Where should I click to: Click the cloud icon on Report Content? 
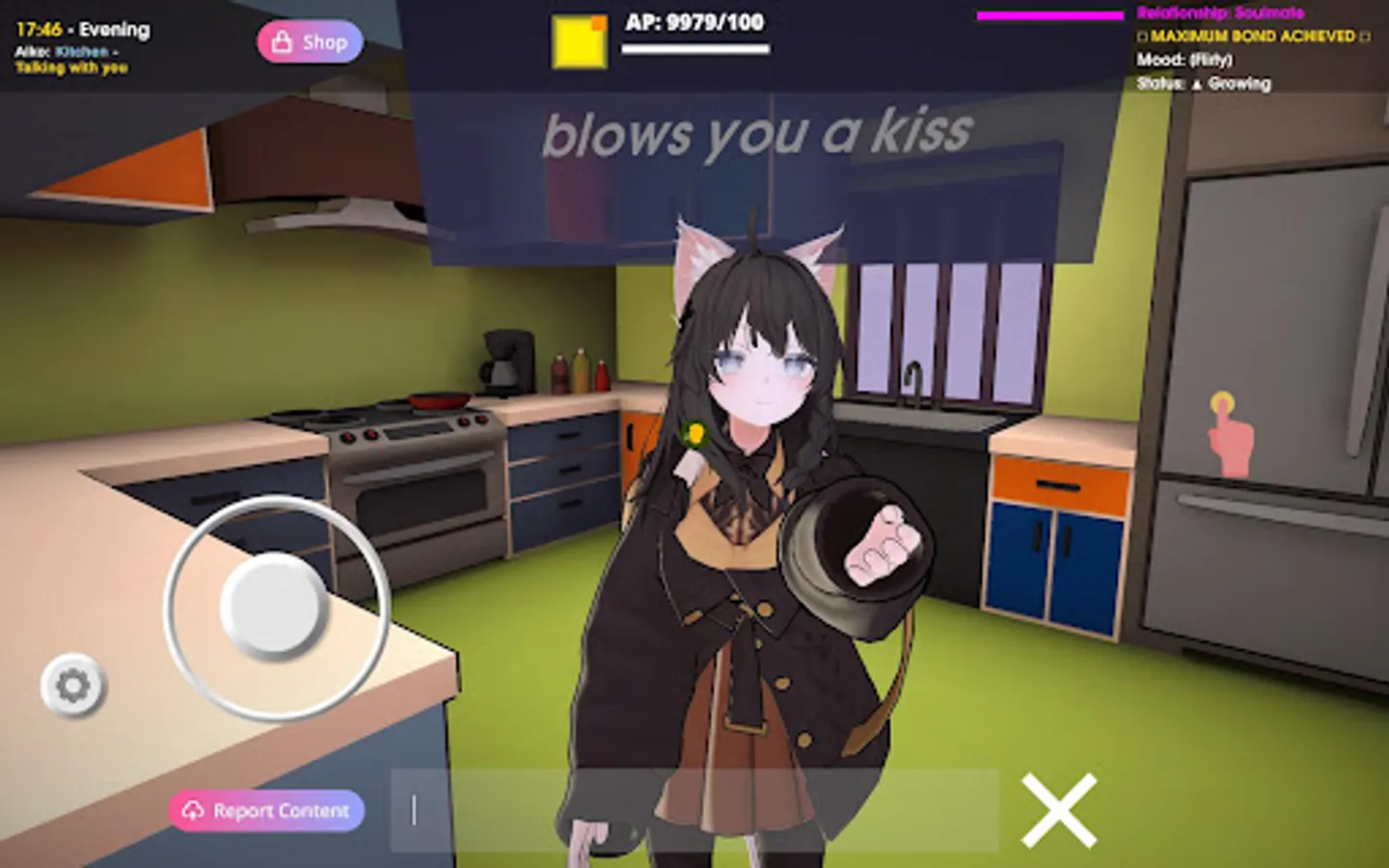(195, 810)
